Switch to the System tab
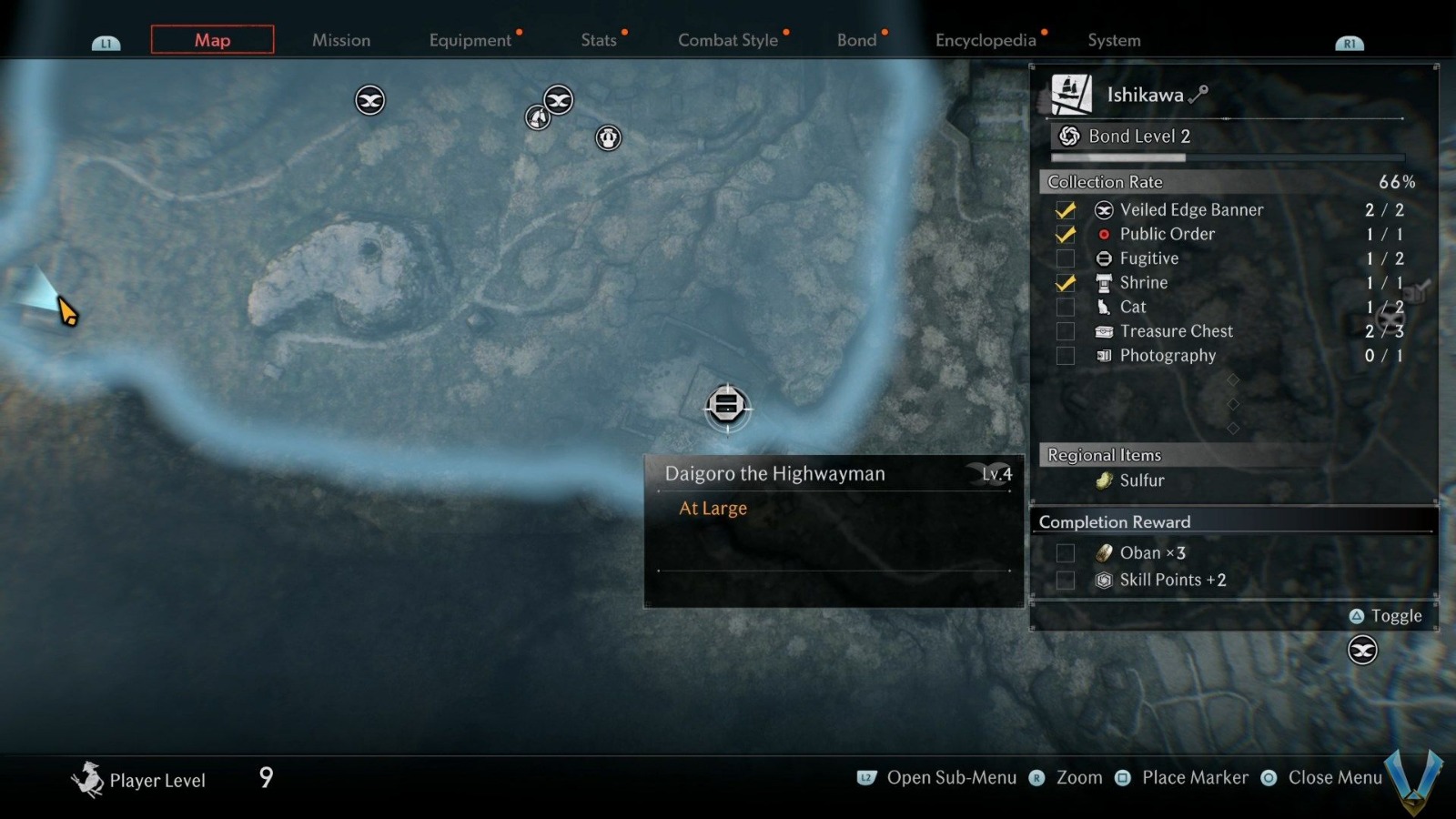Image resolution: width=1456 pixels, height=819 pixels. (1114, 40)
